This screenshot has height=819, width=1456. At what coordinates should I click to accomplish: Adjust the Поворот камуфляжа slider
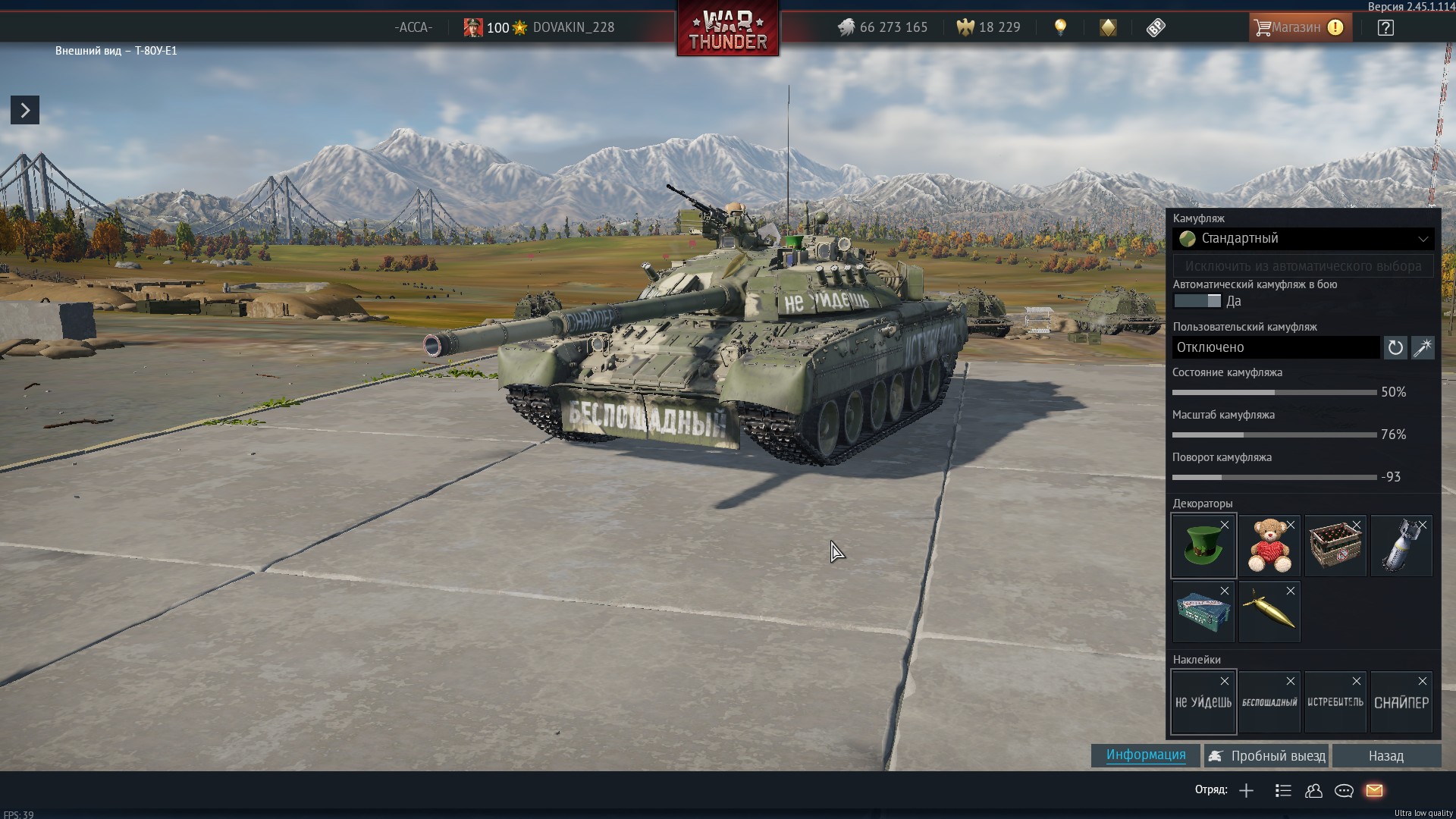(1274, 478)
